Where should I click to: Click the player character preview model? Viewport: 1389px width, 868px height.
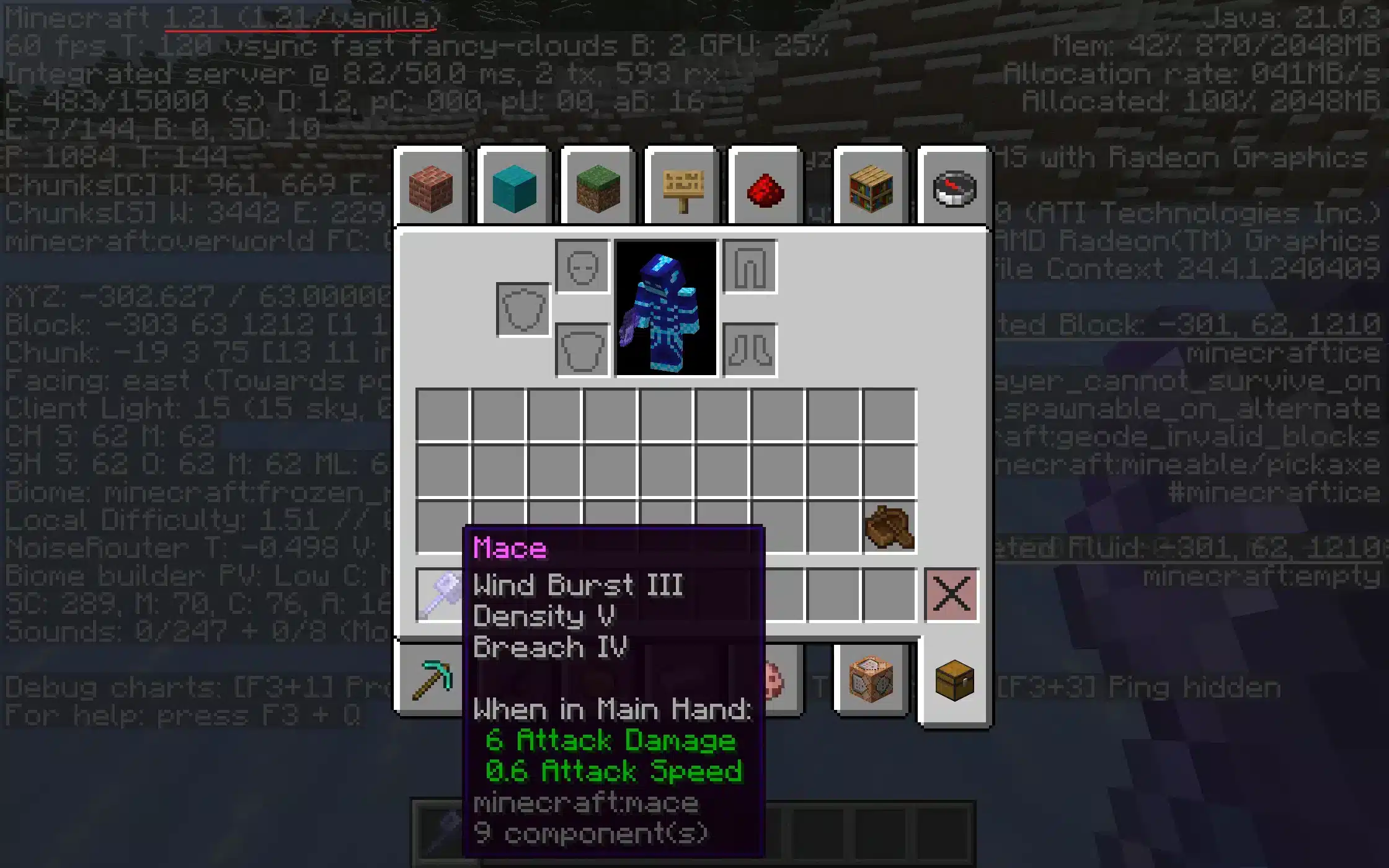[667, 310]
